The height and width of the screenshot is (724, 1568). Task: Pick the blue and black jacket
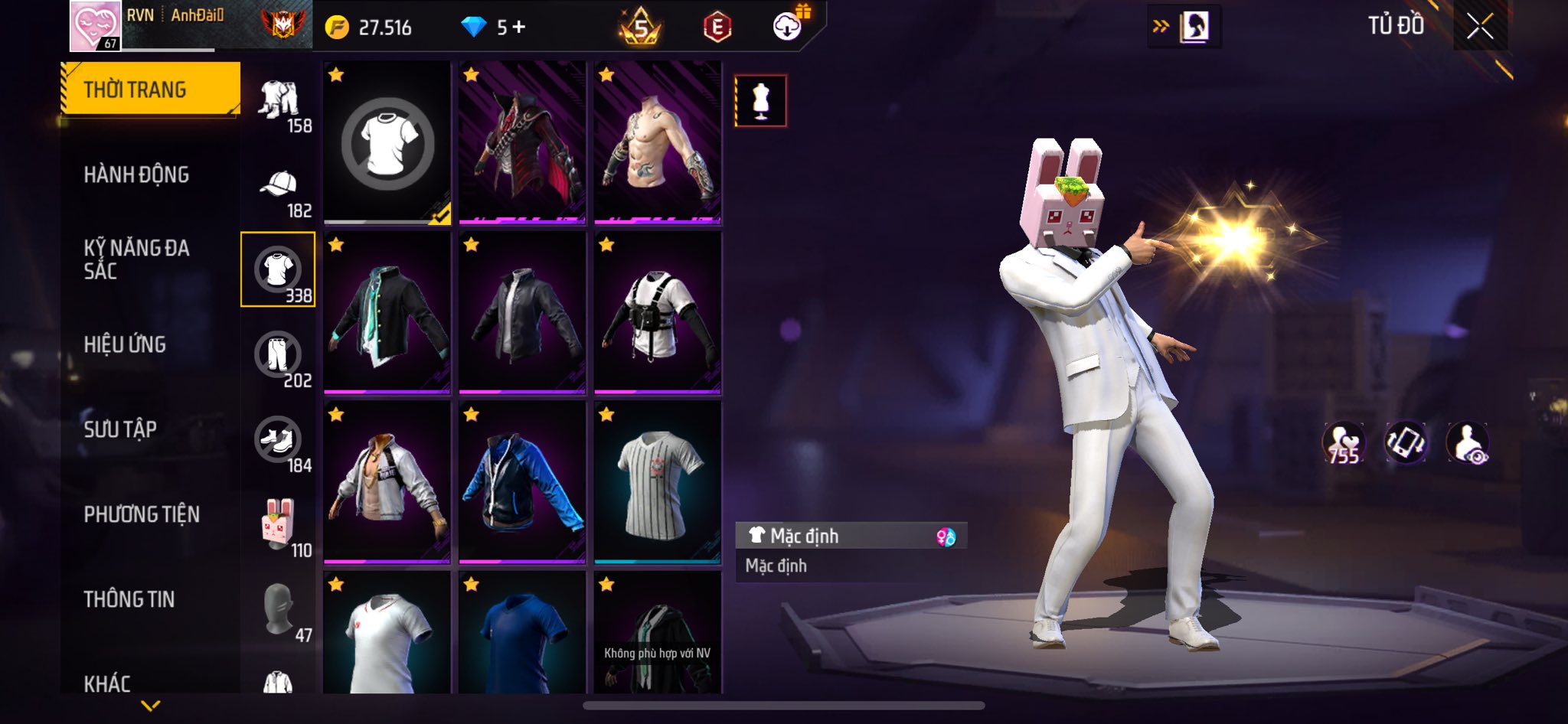click(522, 482)
